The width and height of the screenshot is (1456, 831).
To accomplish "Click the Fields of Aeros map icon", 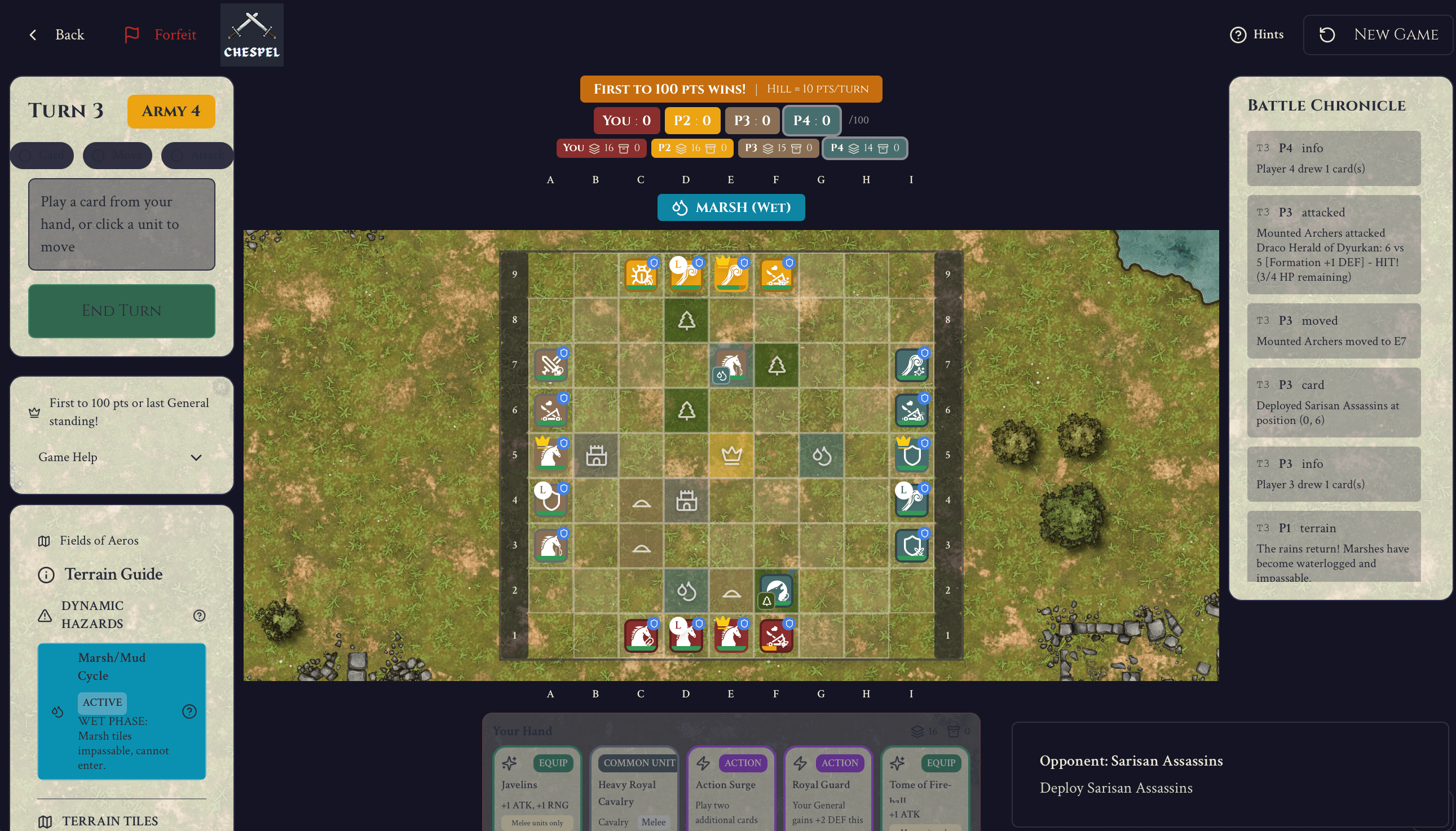I will pyautogui.click(x=46, y=541).
